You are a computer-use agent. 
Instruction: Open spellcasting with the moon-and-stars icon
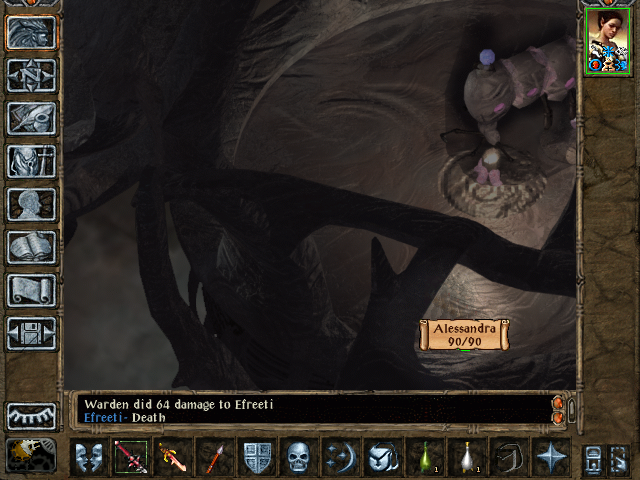tap(341, 457)
